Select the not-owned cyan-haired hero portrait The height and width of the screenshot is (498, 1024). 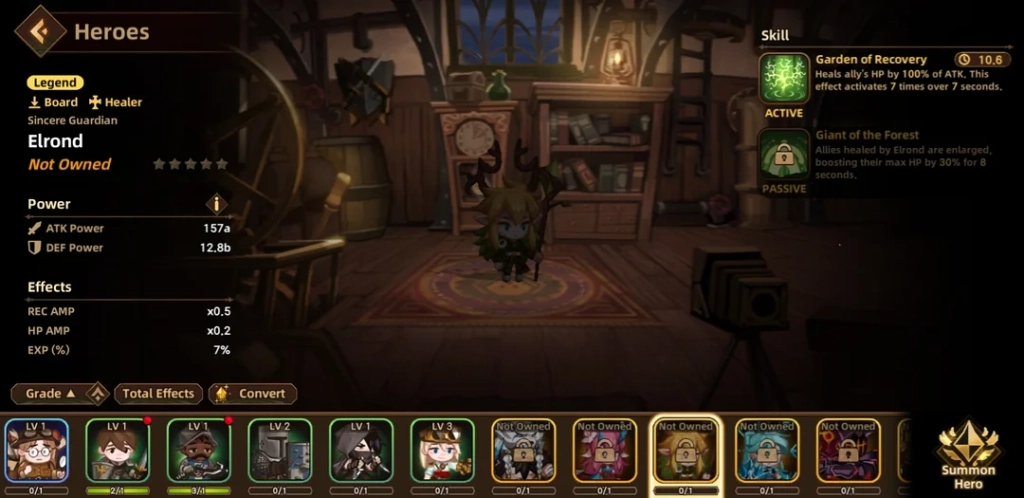click(x=767, y=450)
